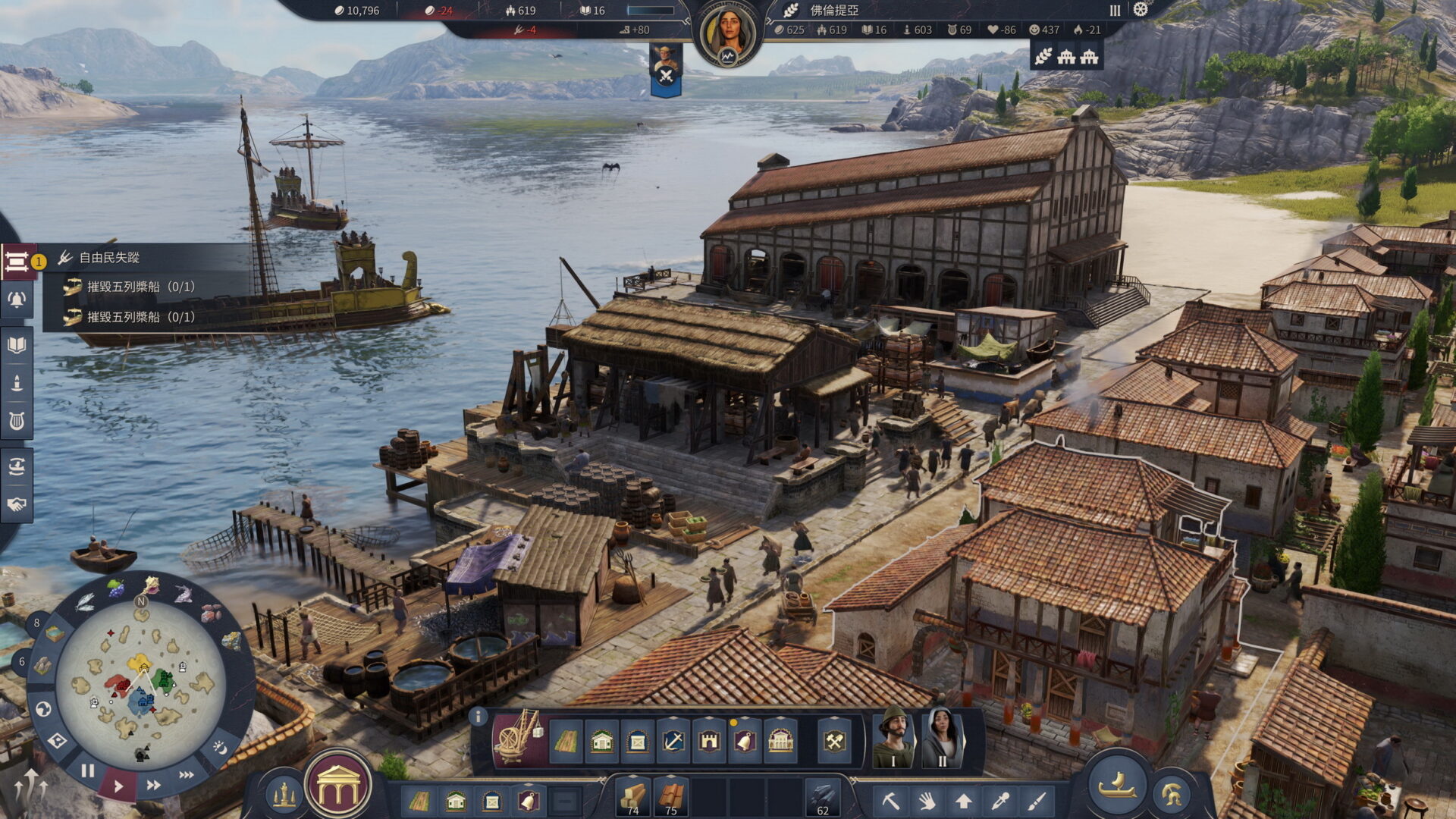Viewport: 1456px width, 819px height.
Task: Choose the tier I citizen portrait
Action: tap(893, 738)
